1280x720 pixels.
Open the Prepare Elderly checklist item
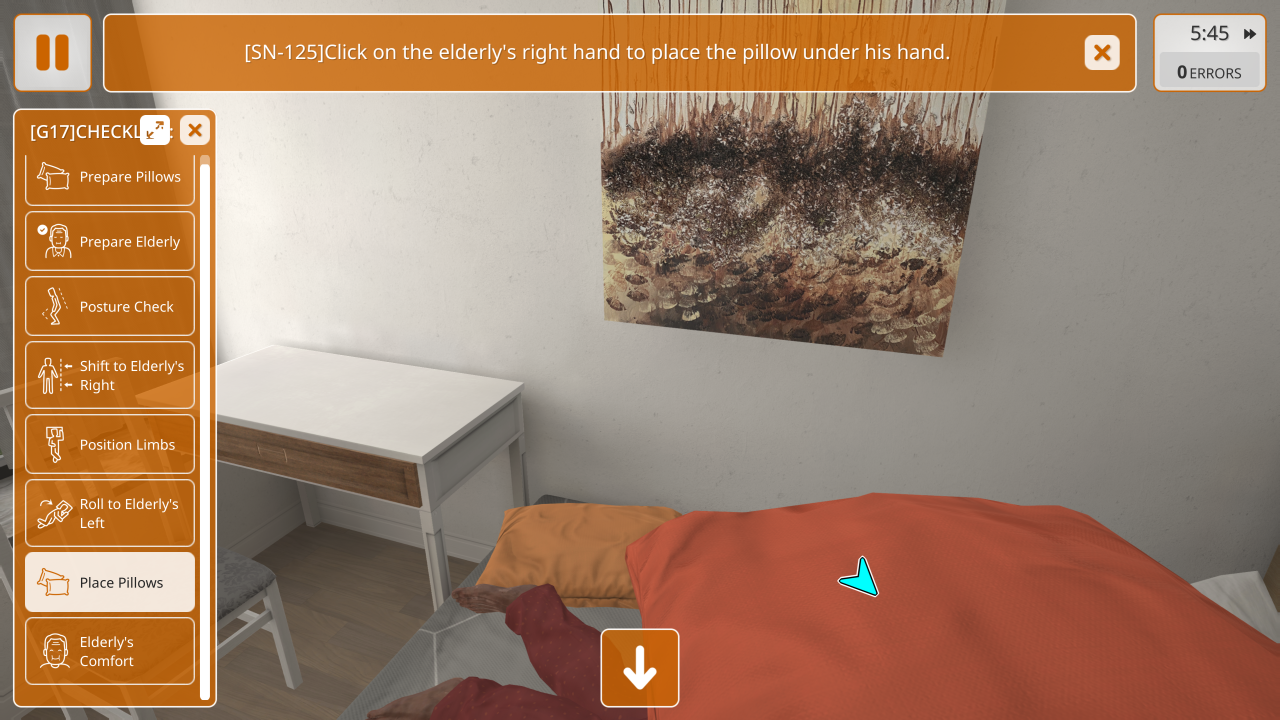[110, 242]
